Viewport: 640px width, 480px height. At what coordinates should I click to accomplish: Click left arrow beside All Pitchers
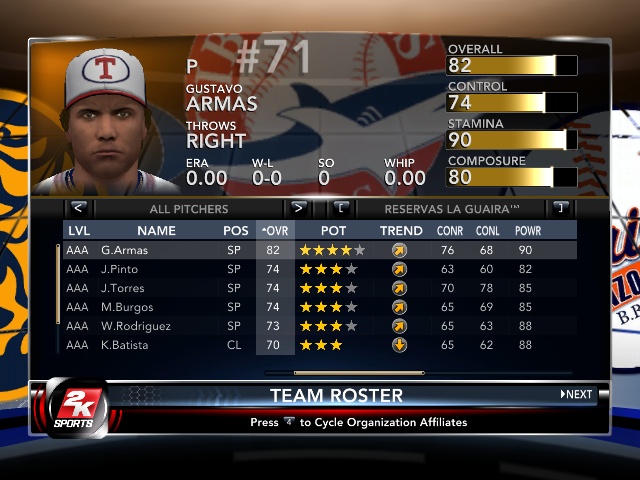click(78, 209)
